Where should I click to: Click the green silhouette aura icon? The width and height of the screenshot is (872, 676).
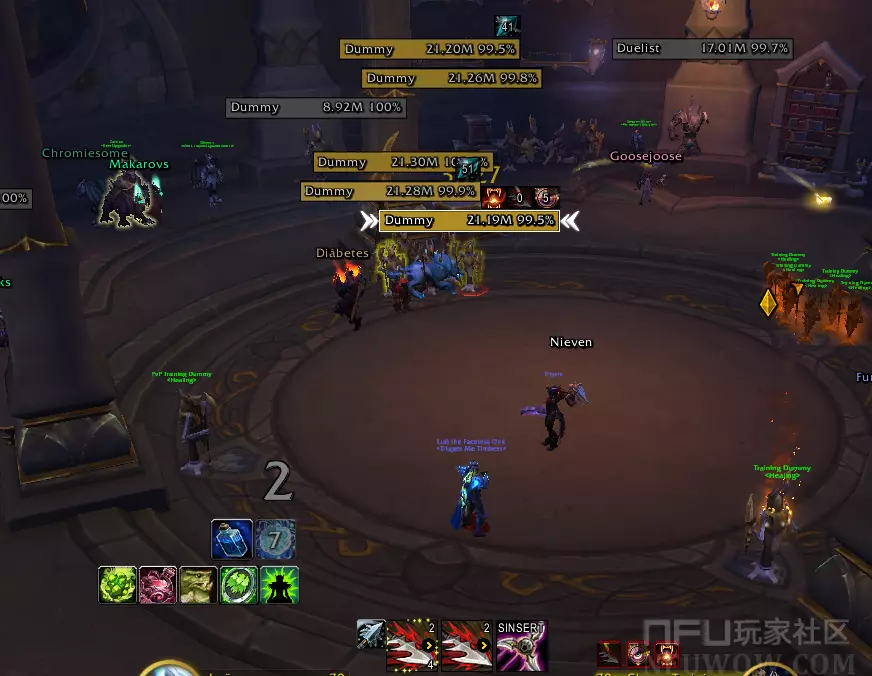[x=279, y=585]
